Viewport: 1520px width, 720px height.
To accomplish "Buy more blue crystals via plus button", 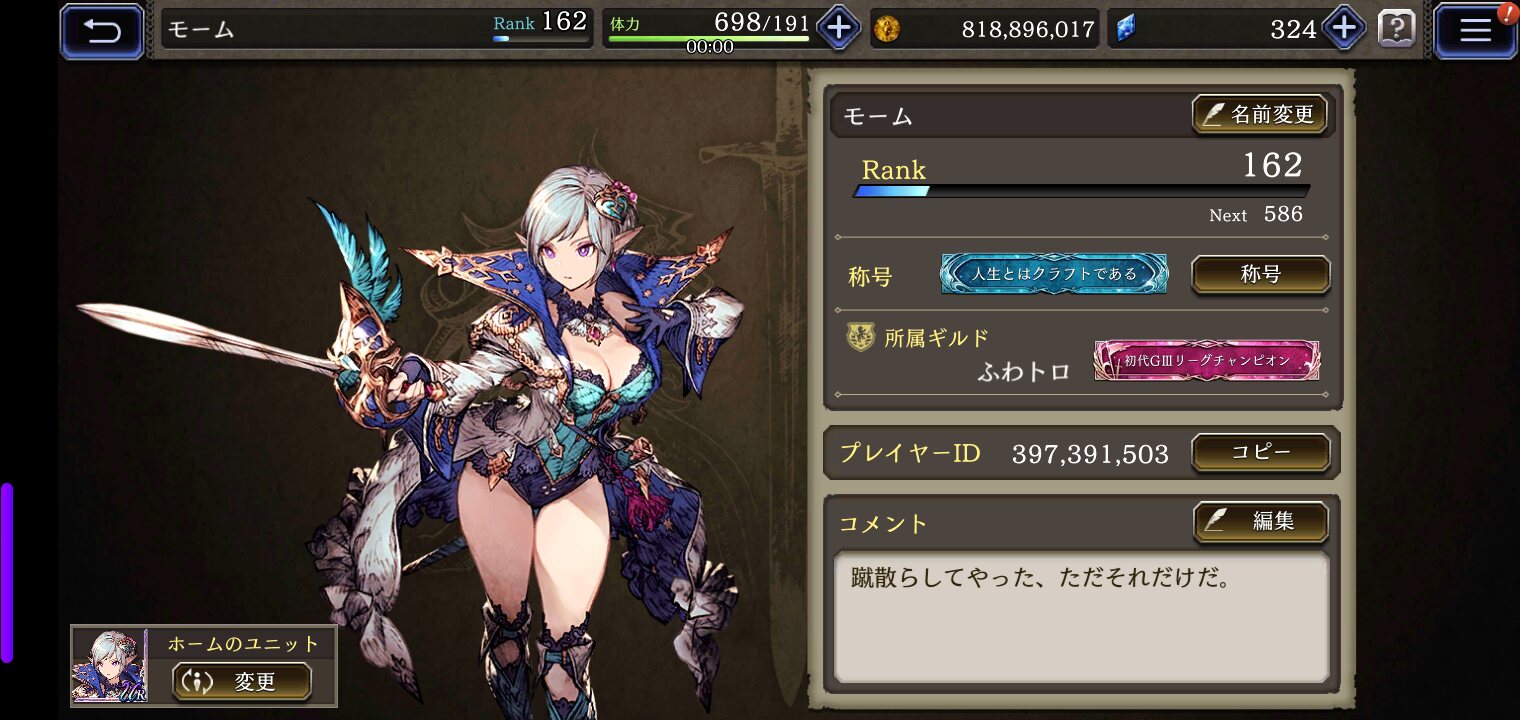I will (x=1343, y=29).
